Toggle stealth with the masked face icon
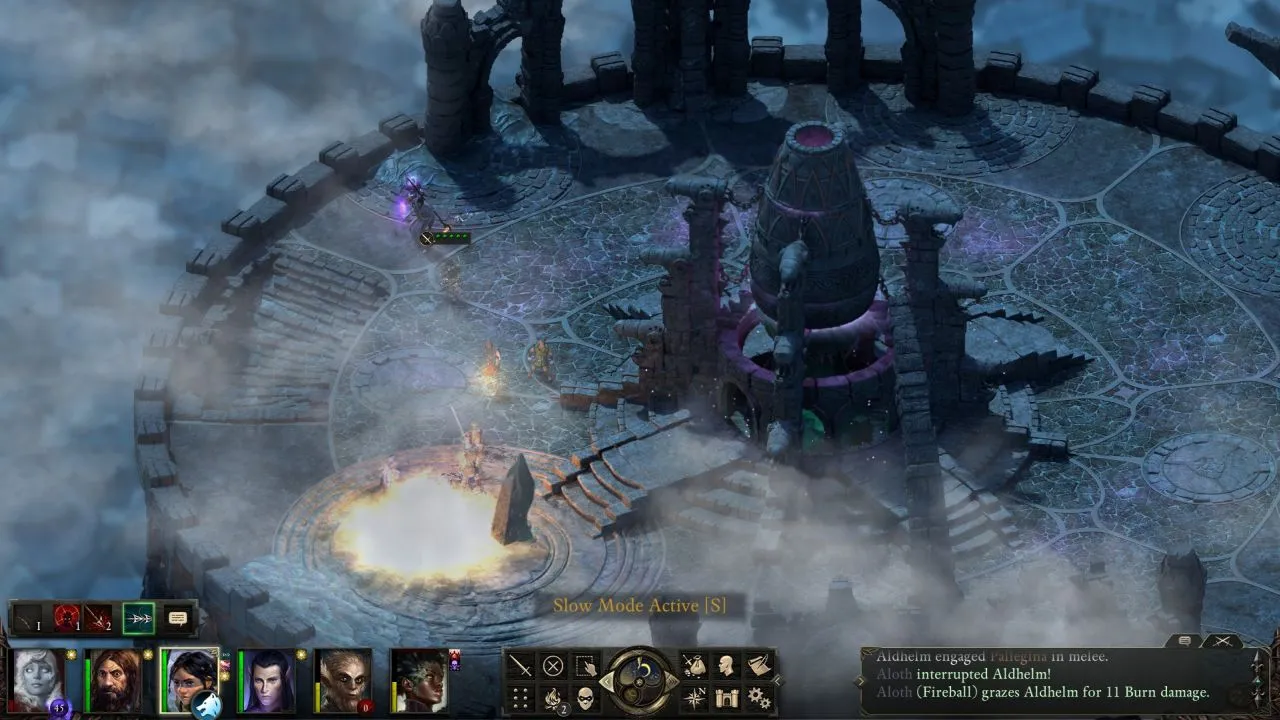Image resolution: width=1280 pixels, height=720 pixels. (586, 697)
